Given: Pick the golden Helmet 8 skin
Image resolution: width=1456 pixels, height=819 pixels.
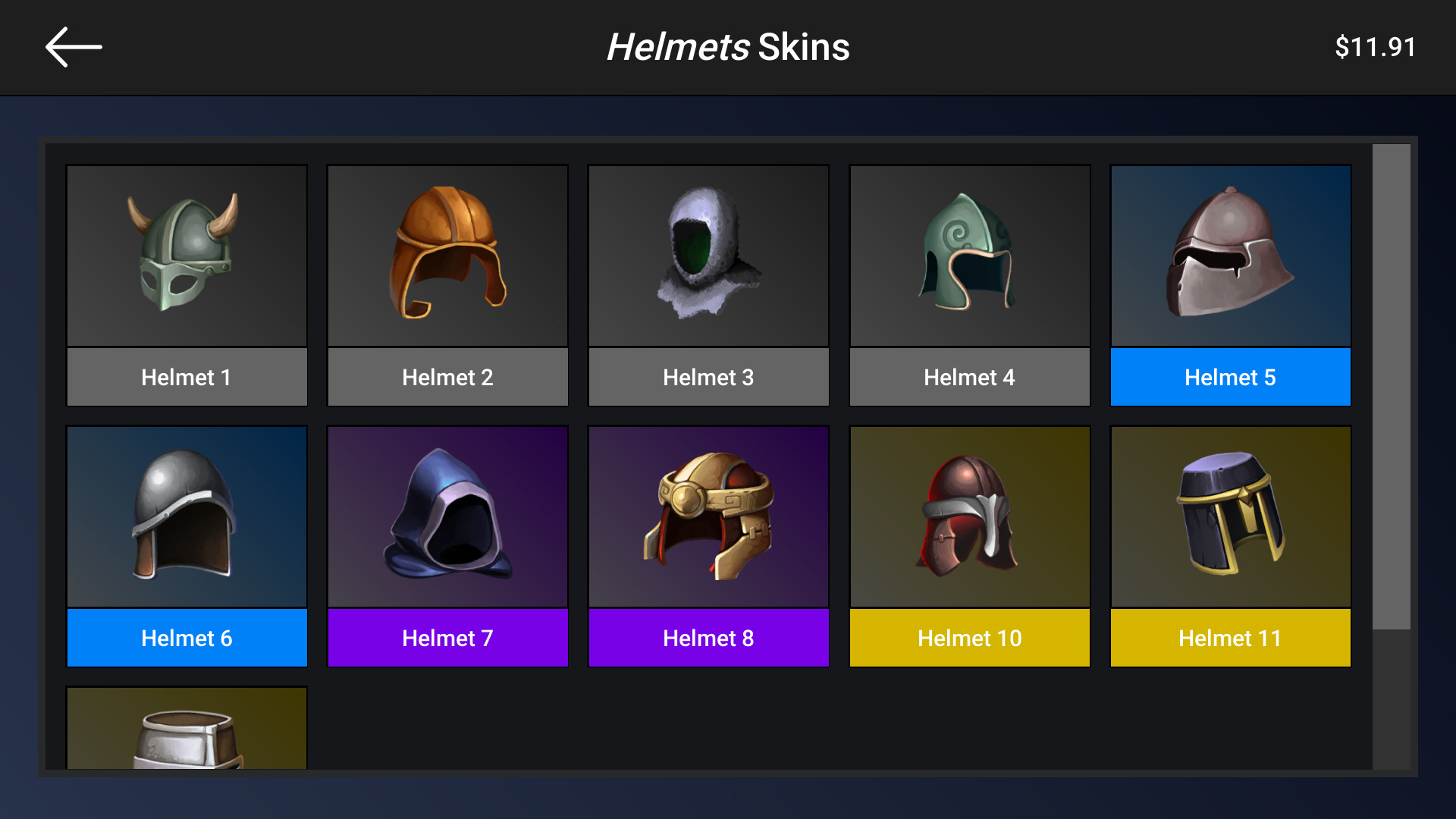Looking at the screenshot, I should pyautogui.click(x=708, y=516).
